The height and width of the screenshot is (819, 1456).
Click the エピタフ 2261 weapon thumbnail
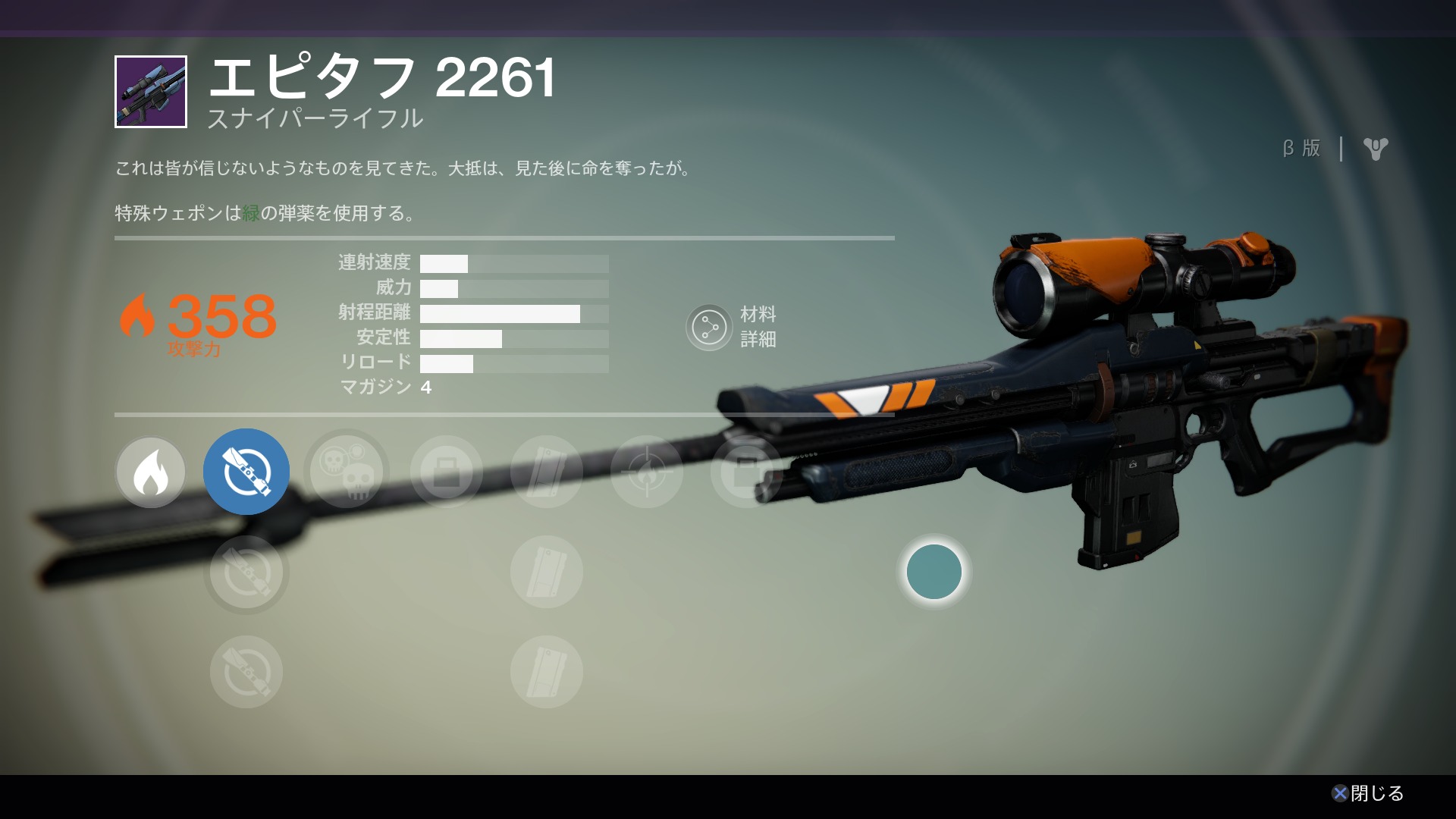(x=151, y=92)
